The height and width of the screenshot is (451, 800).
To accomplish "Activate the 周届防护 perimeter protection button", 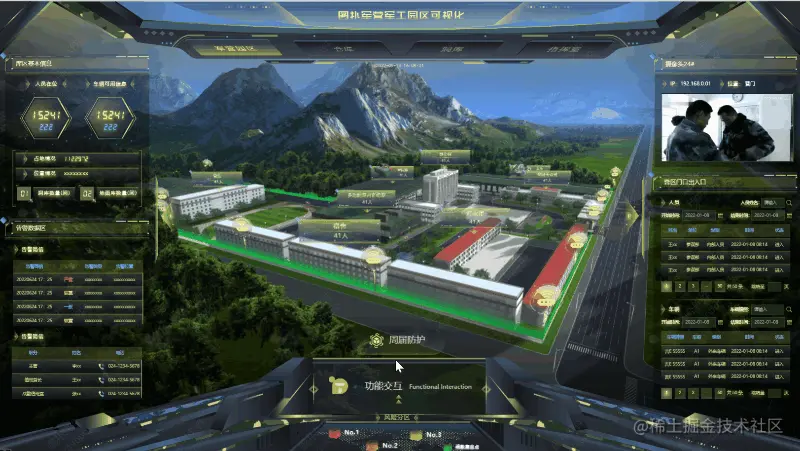I will [x=398, y=341].
